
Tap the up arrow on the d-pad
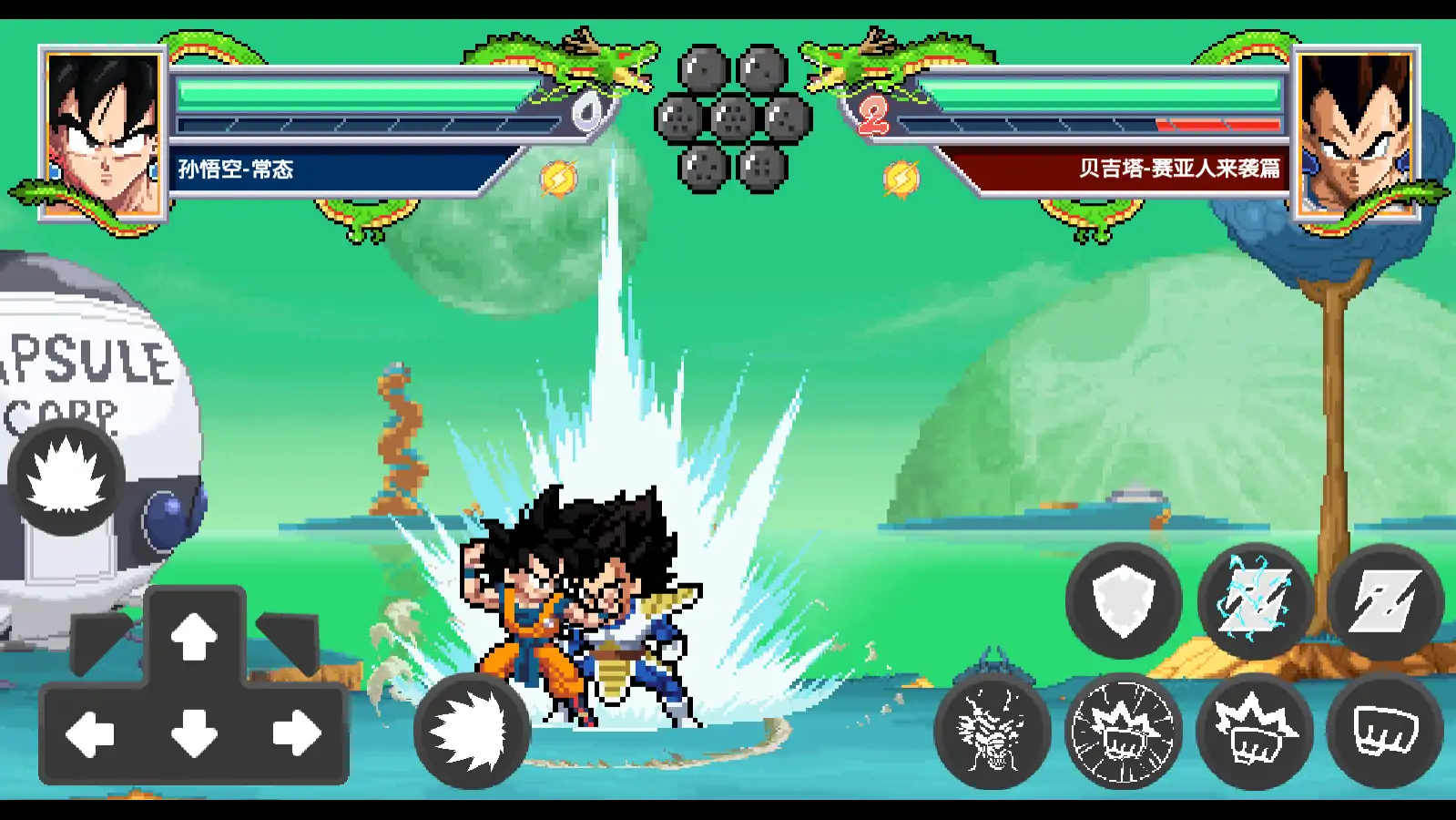194,635
